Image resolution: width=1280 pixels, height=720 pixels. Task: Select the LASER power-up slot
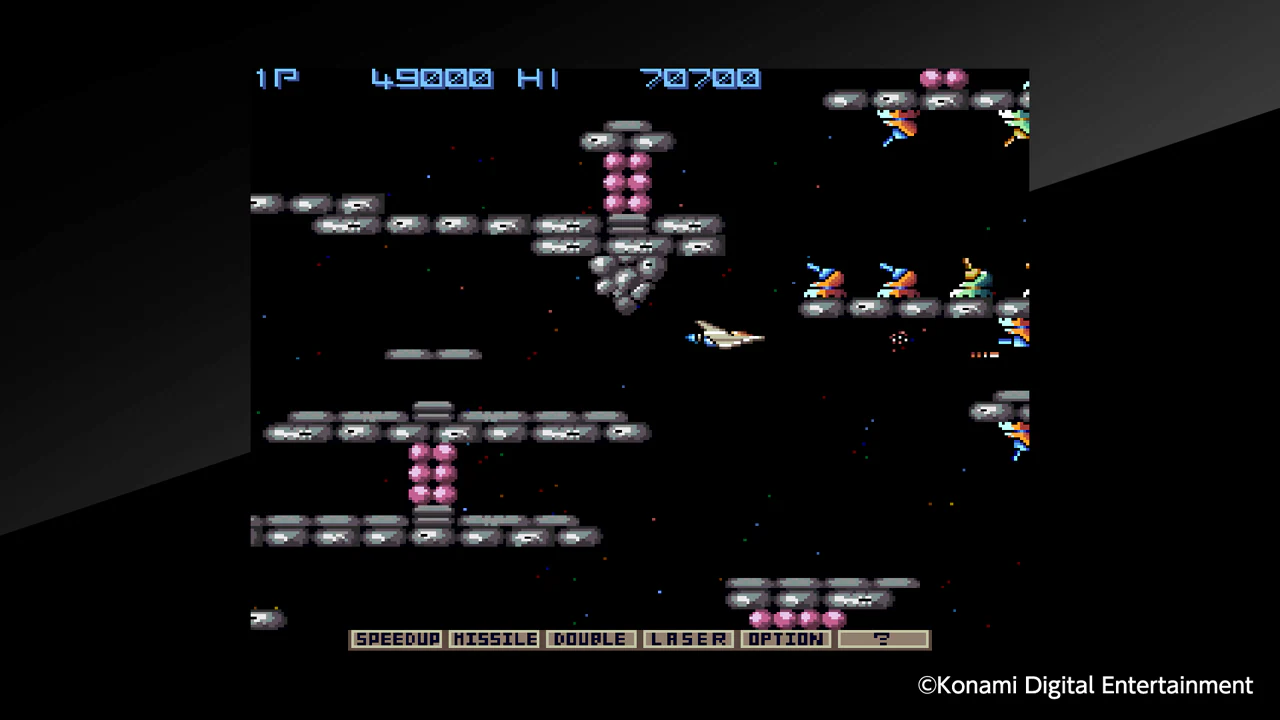pyautogui.click(x=688, y=639)
